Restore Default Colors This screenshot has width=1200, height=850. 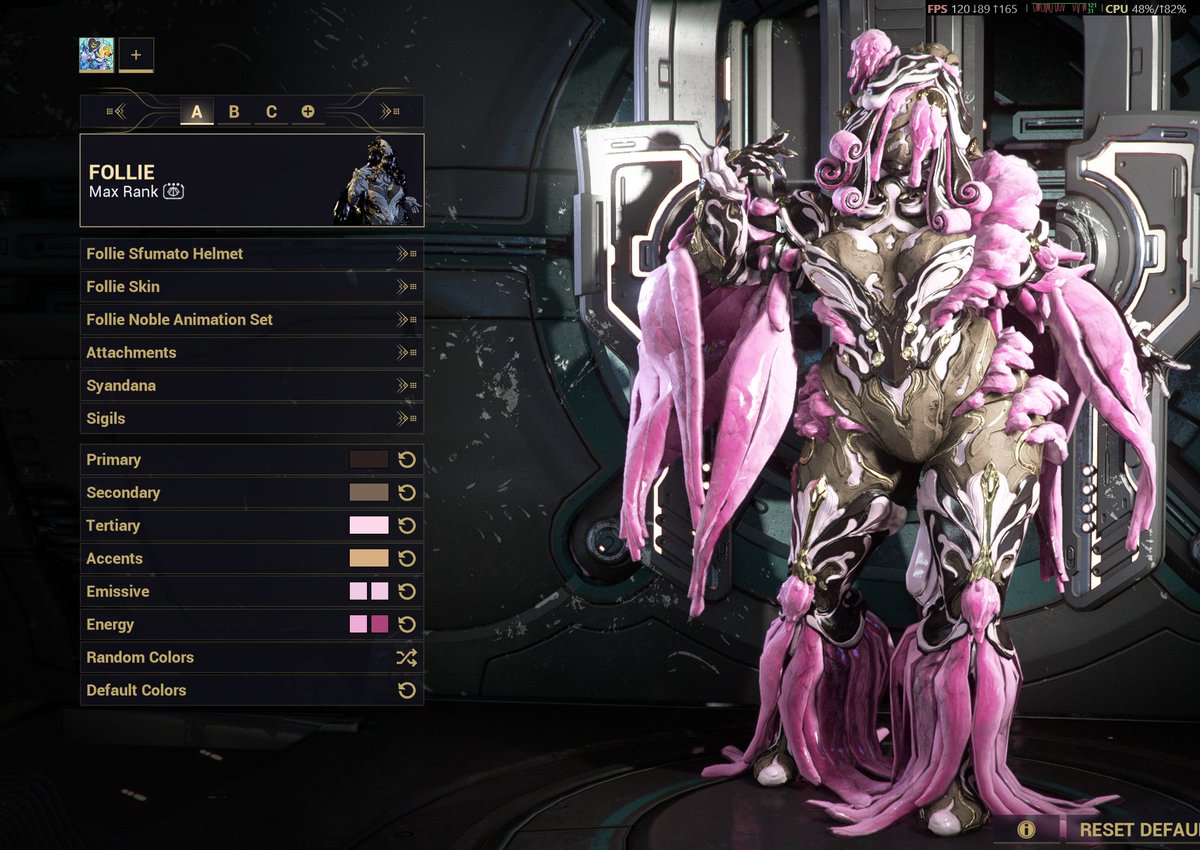[251, 691]
